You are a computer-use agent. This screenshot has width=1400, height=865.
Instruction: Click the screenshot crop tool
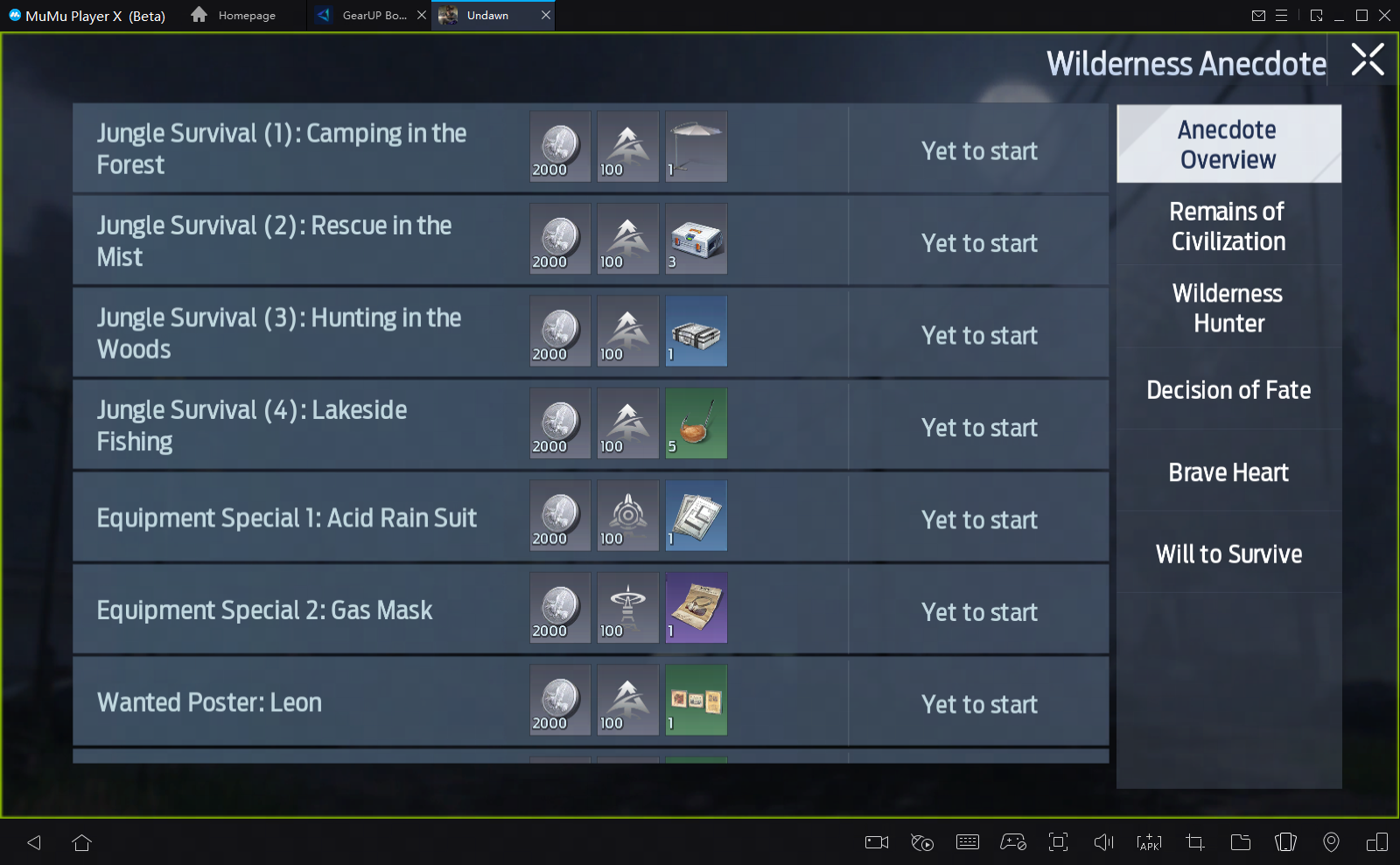(x=1194, y=842)
